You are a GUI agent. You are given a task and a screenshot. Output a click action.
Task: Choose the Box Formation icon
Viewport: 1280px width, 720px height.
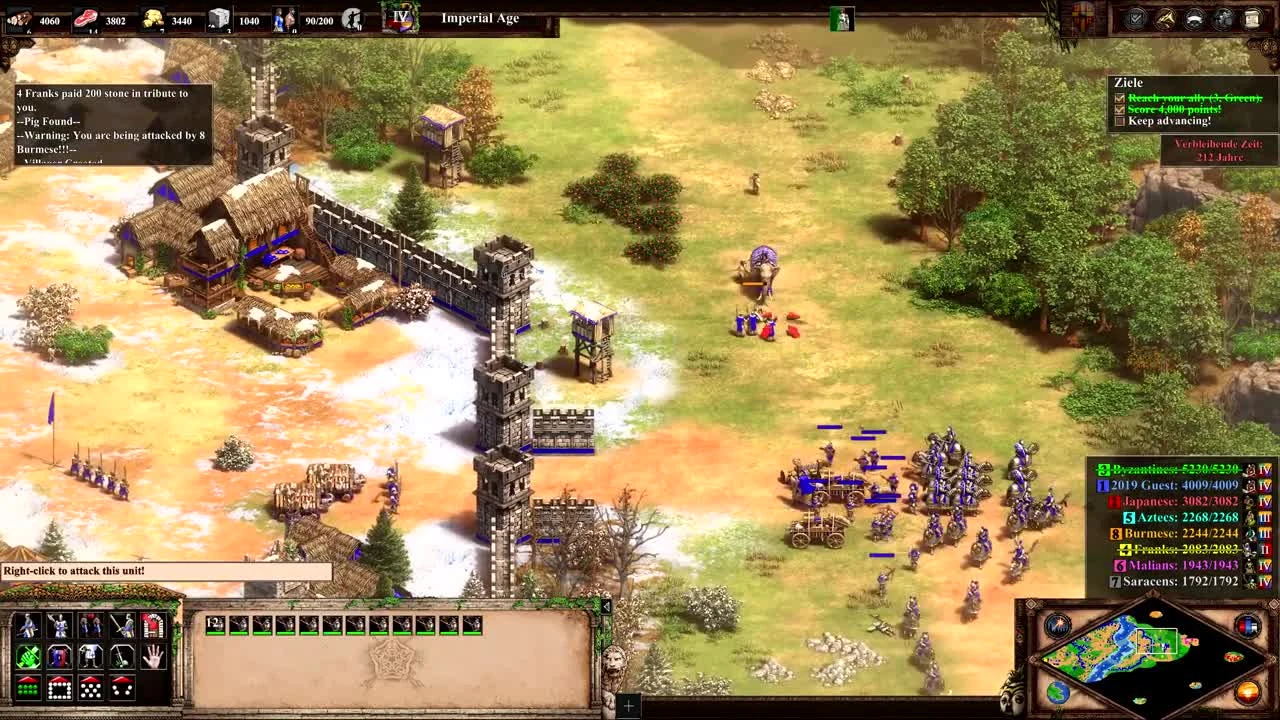click(x=59, y=688)
